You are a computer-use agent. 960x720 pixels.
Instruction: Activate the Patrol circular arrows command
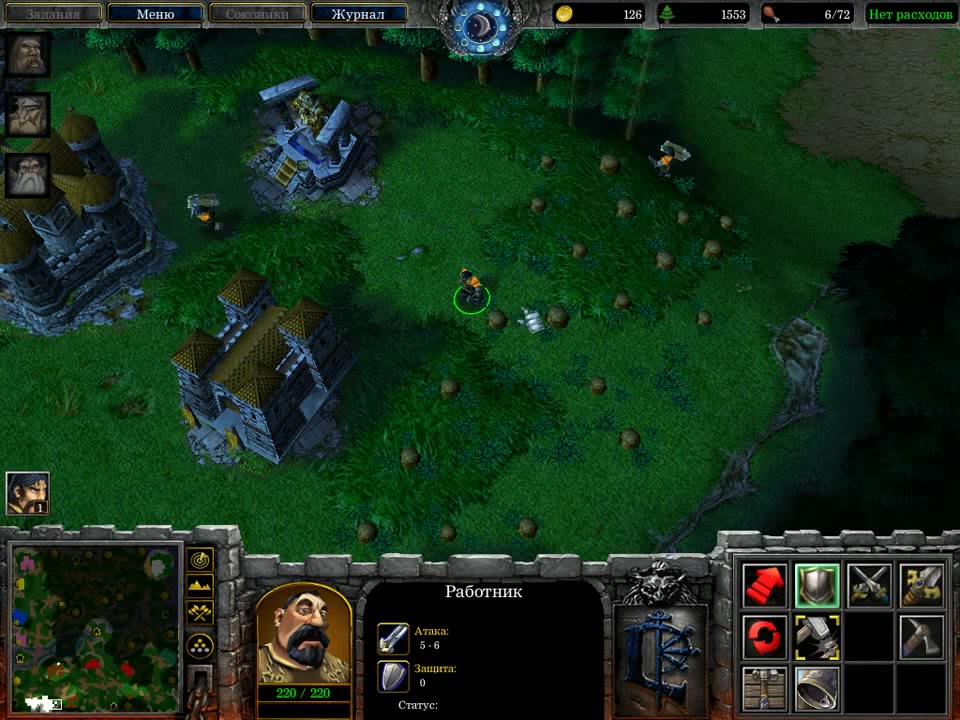click(764, 638)
